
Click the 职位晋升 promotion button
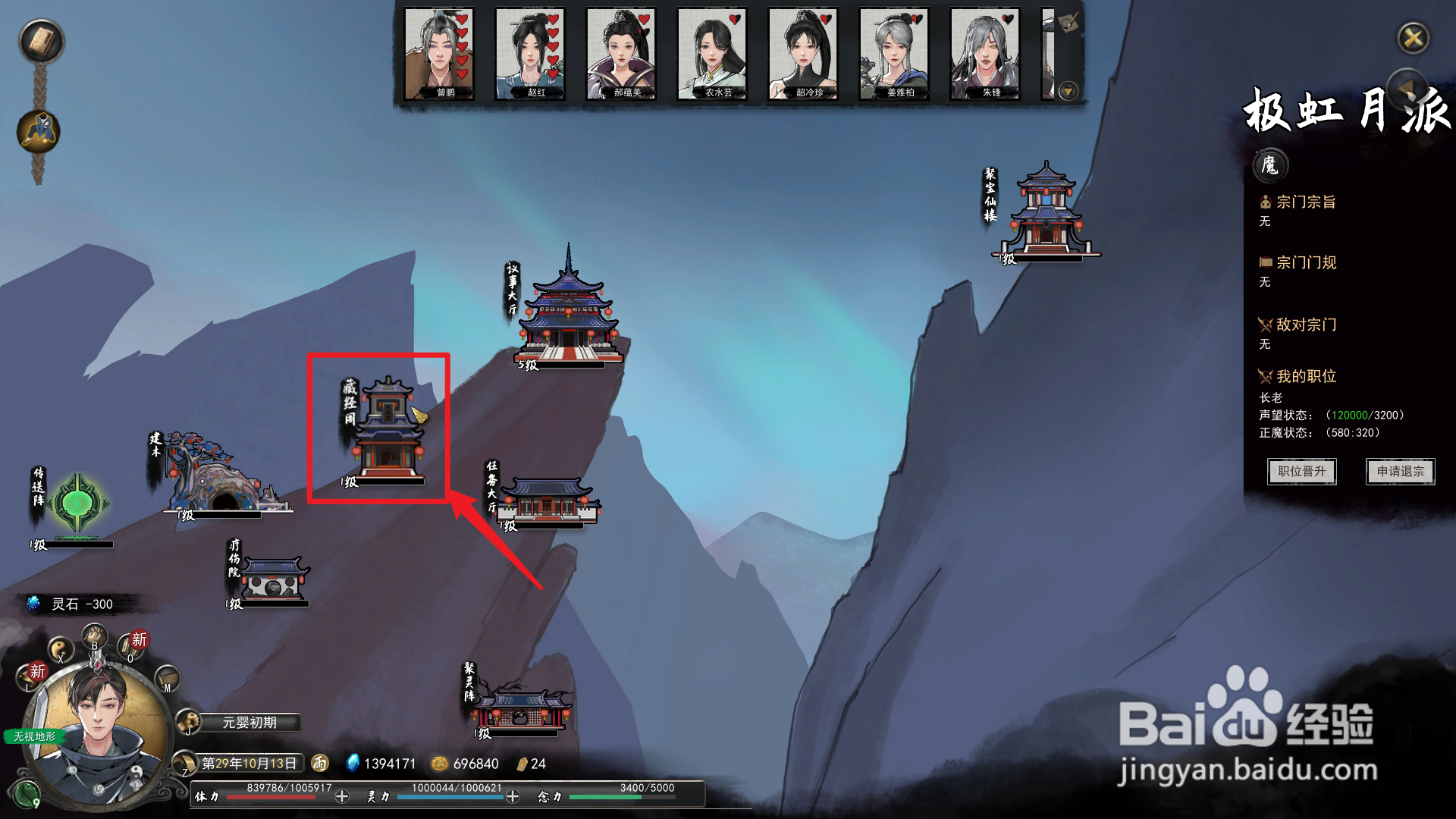(x=1301, y=472)
